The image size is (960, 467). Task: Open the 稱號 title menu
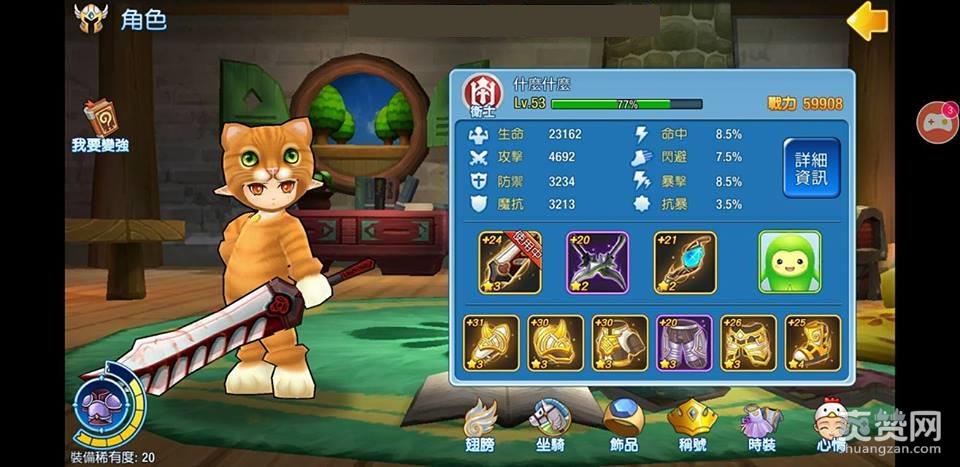pos(692,426)
